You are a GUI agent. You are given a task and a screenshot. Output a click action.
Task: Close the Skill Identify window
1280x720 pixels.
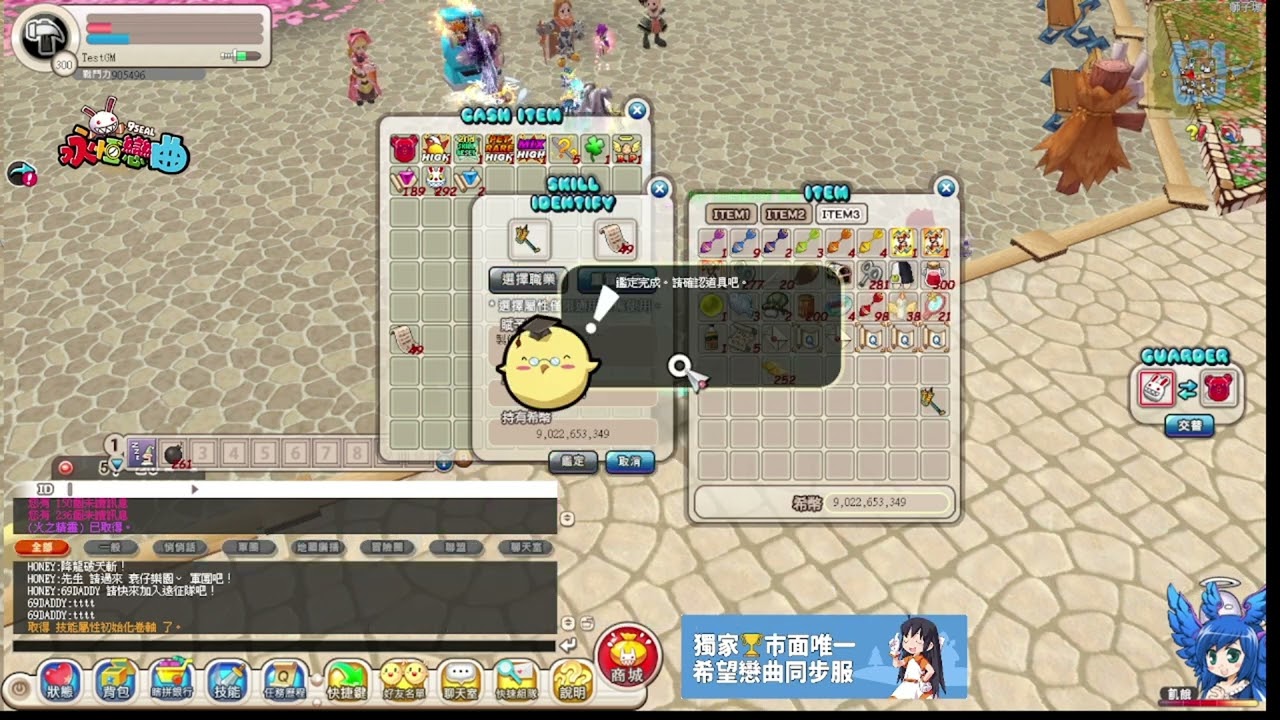click(x=659, y=189)
